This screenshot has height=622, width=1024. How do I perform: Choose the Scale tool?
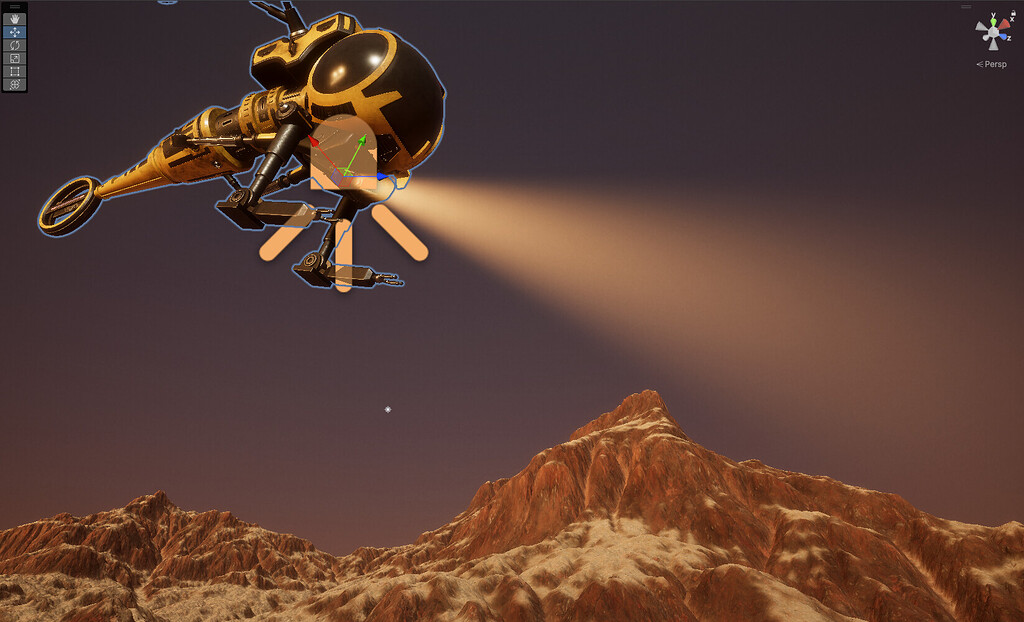click(15, 58)
